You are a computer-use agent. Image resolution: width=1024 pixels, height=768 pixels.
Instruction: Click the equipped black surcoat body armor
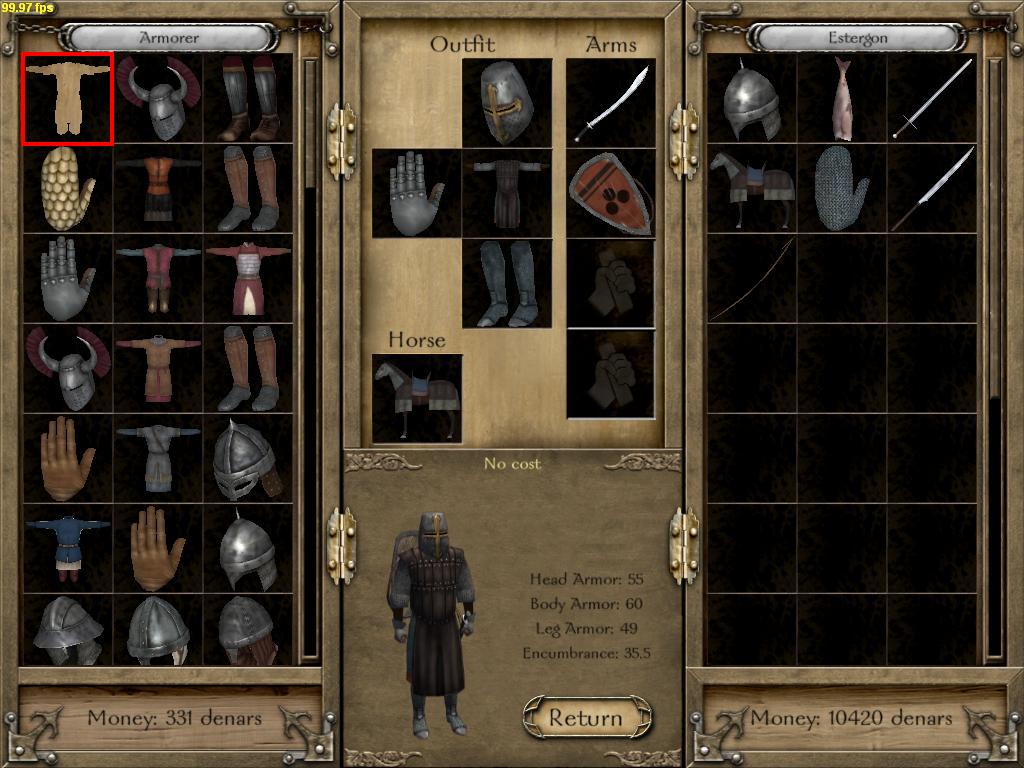coord(507,193)
